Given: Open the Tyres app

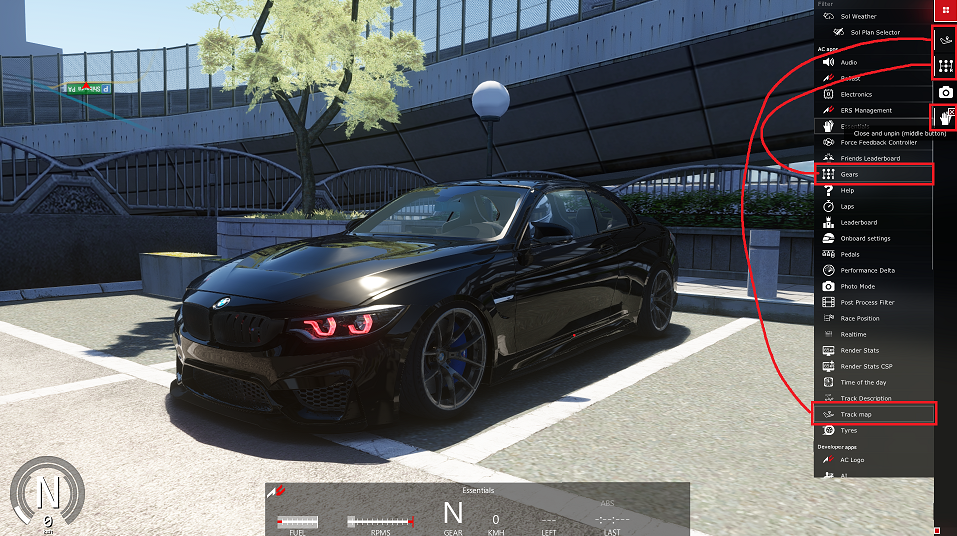Looking at the screenshot, I should (849, 430).
